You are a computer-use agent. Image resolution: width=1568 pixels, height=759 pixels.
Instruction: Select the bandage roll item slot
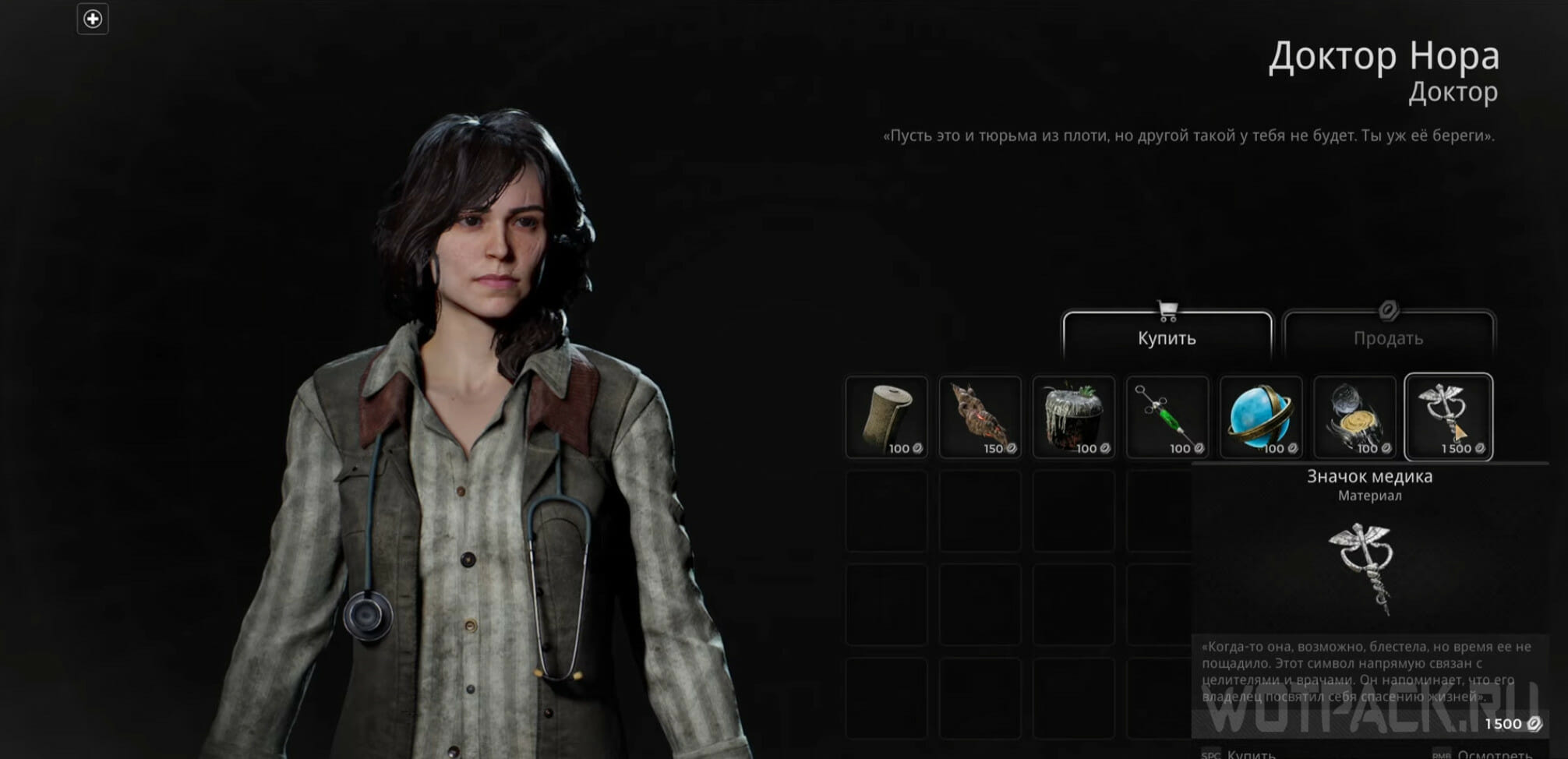[x=887, y=417]
